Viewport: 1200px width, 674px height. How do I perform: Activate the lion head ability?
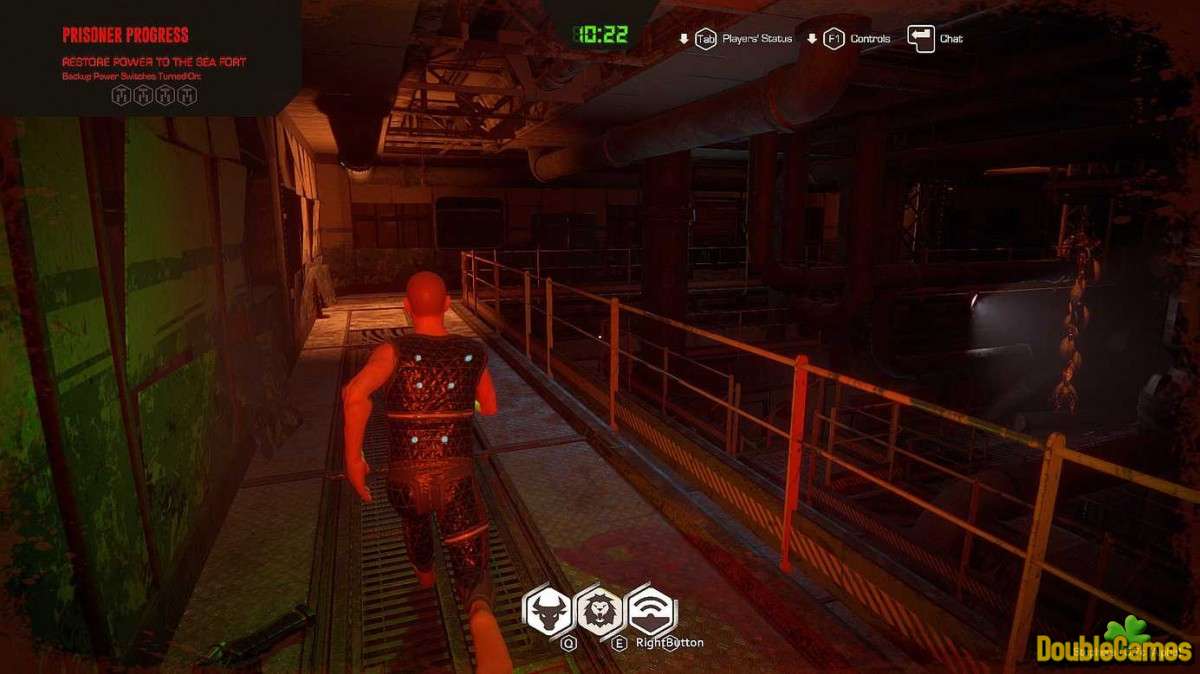(x=600, y=610)
